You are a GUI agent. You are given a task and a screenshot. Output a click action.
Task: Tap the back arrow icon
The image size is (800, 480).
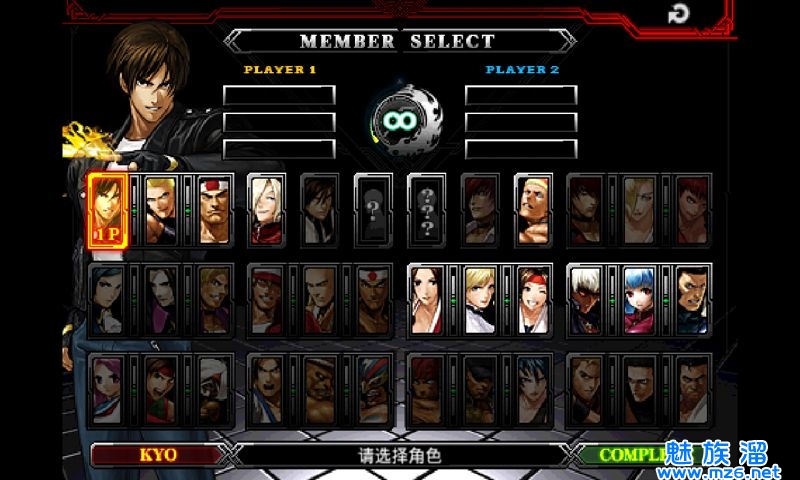(x=680, y=14)
